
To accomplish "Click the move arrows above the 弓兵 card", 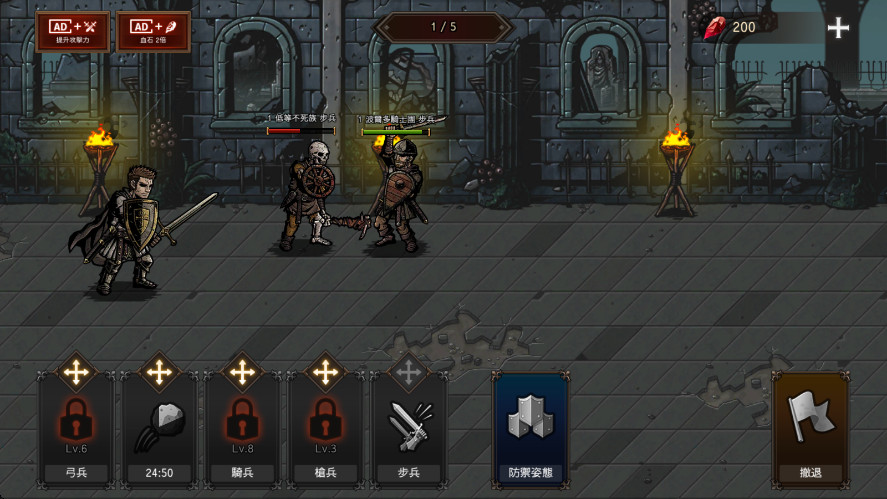I will (76, 373).
